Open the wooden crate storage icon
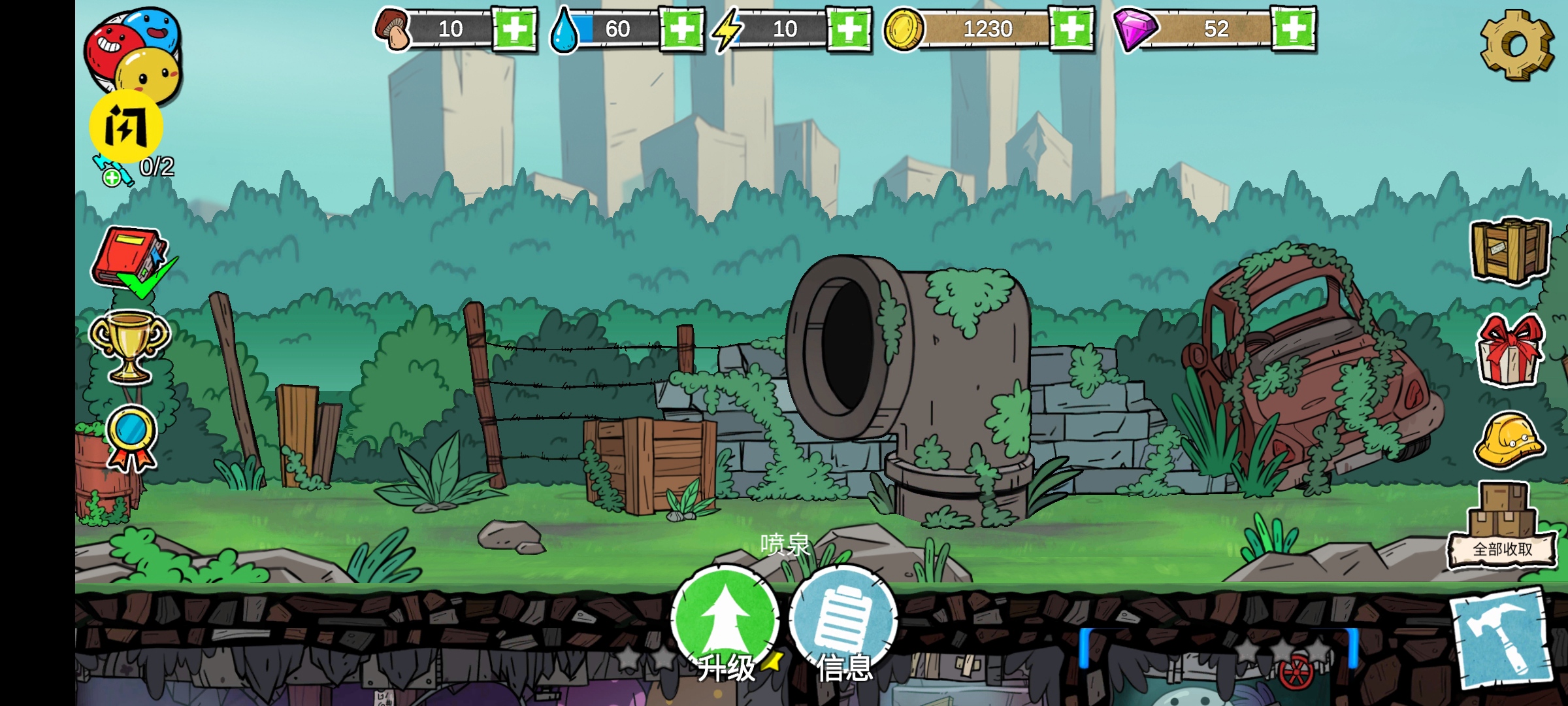Image resolution: width=1568 pixels, height=706 pixels. (x=1509, y=250)
